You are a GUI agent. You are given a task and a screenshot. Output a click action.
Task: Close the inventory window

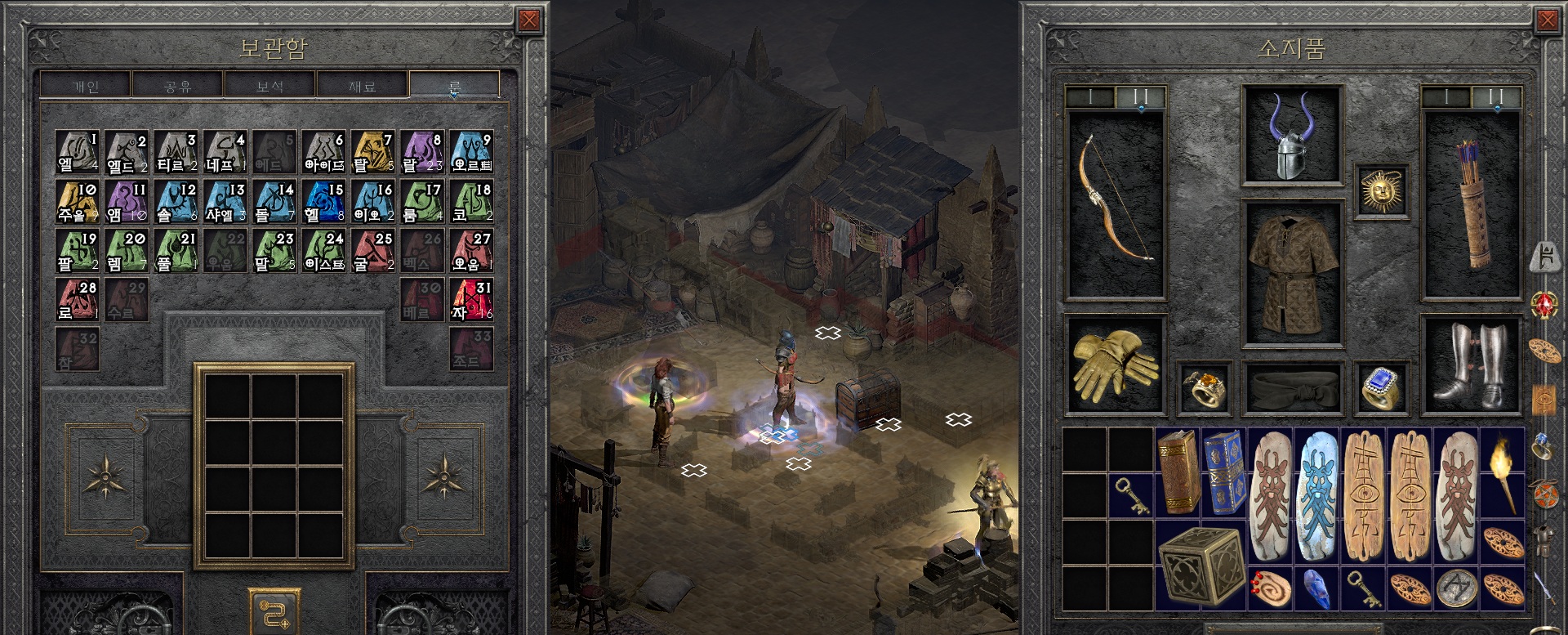click(x=1547, y=20)
